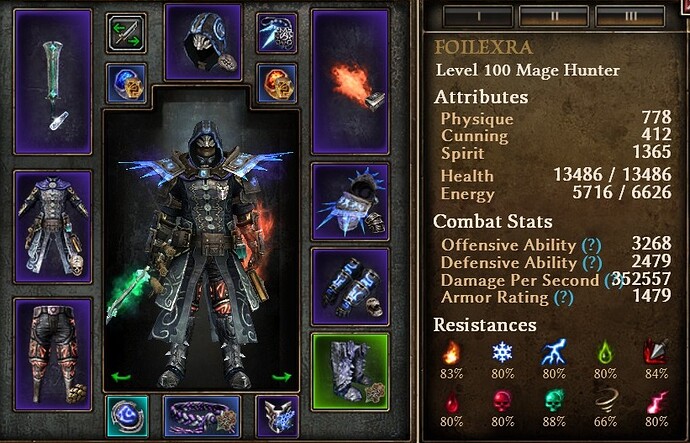
Task: Select the red gem accessory slot
Action: click(277, 84)
